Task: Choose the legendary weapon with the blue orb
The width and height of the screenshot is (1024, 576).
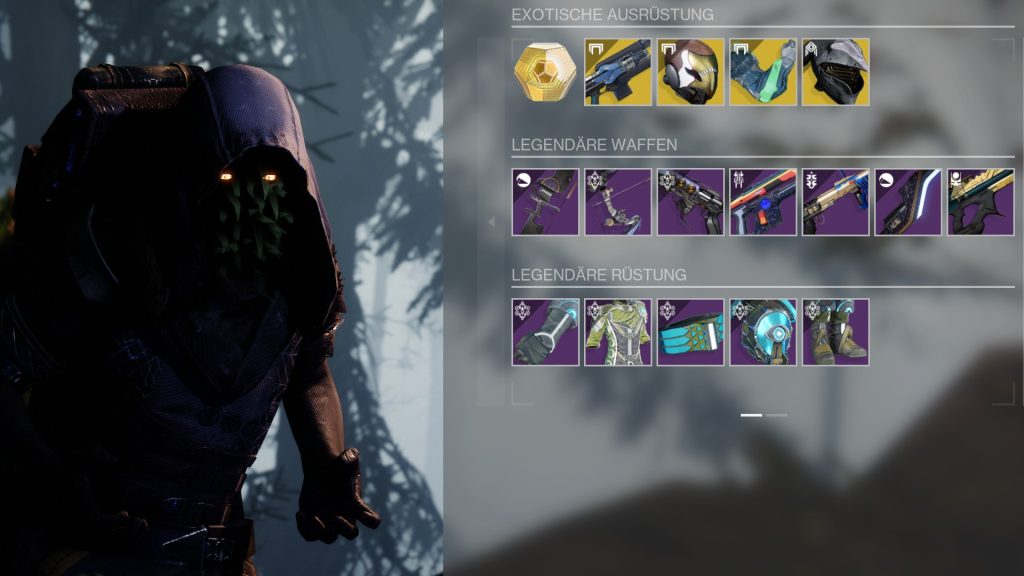Action: tap(763, 202)
